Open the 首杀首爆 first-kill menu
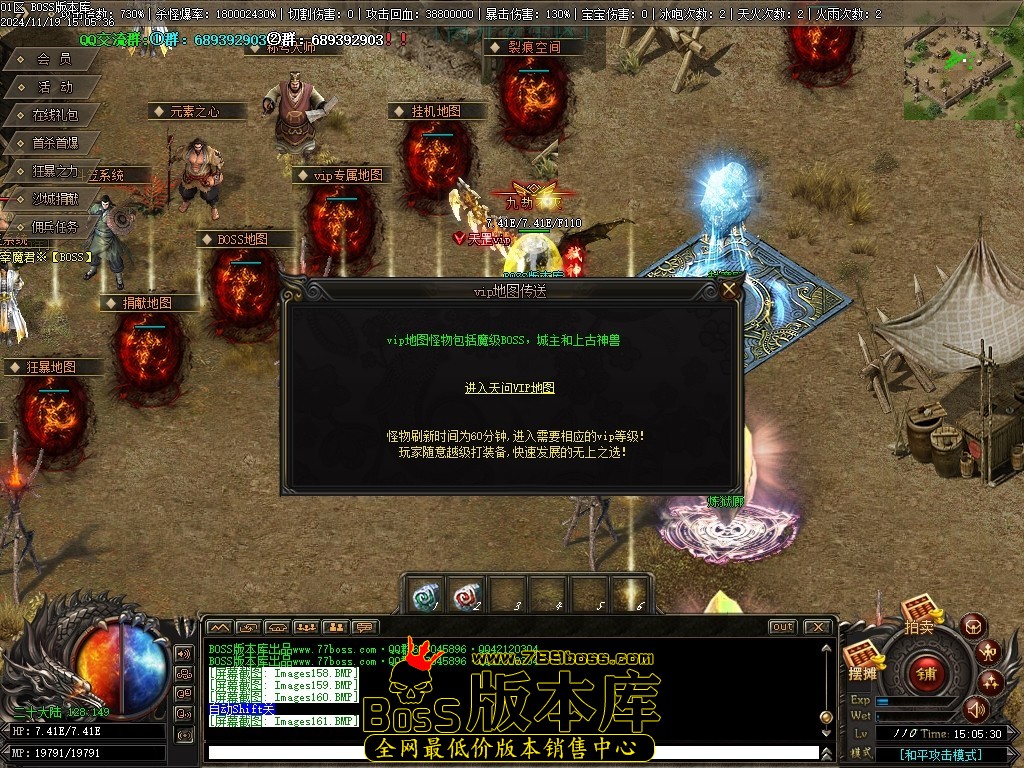 coord(54,143)
